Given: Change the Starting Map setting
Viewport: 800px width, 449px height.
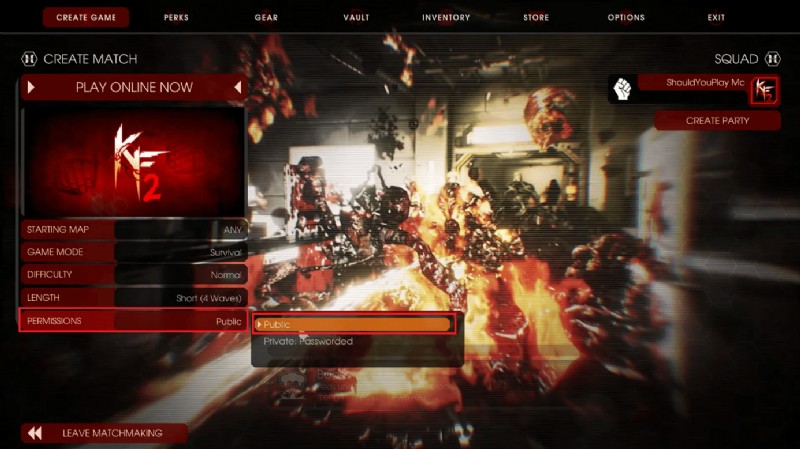Looking at the screenshot, I should click(x=134, y=229).
